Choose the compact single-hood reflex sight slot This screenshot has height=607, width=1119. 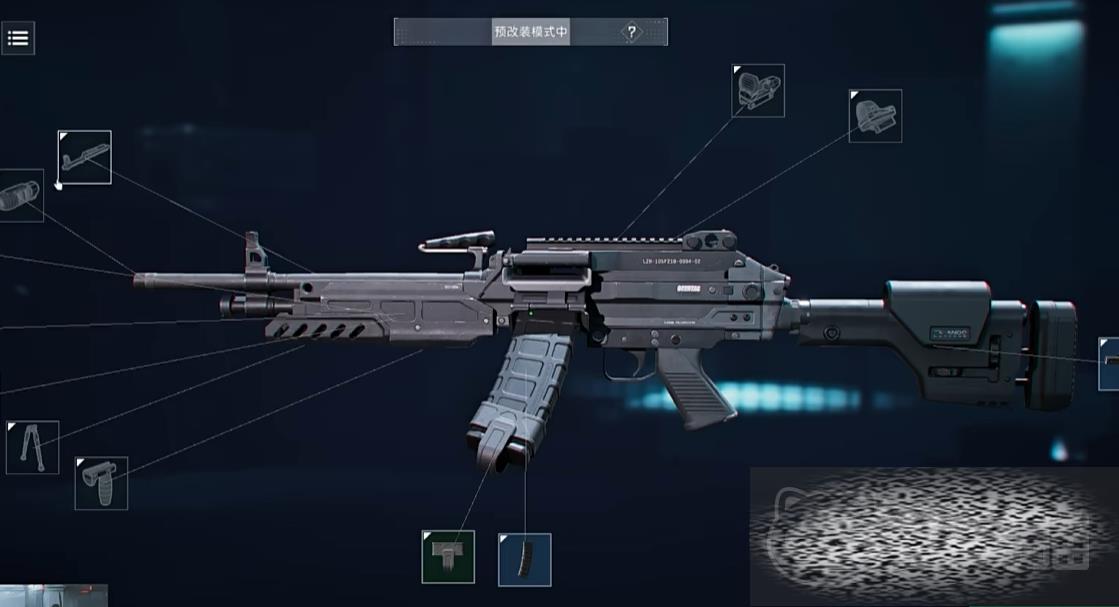point(875,116)
